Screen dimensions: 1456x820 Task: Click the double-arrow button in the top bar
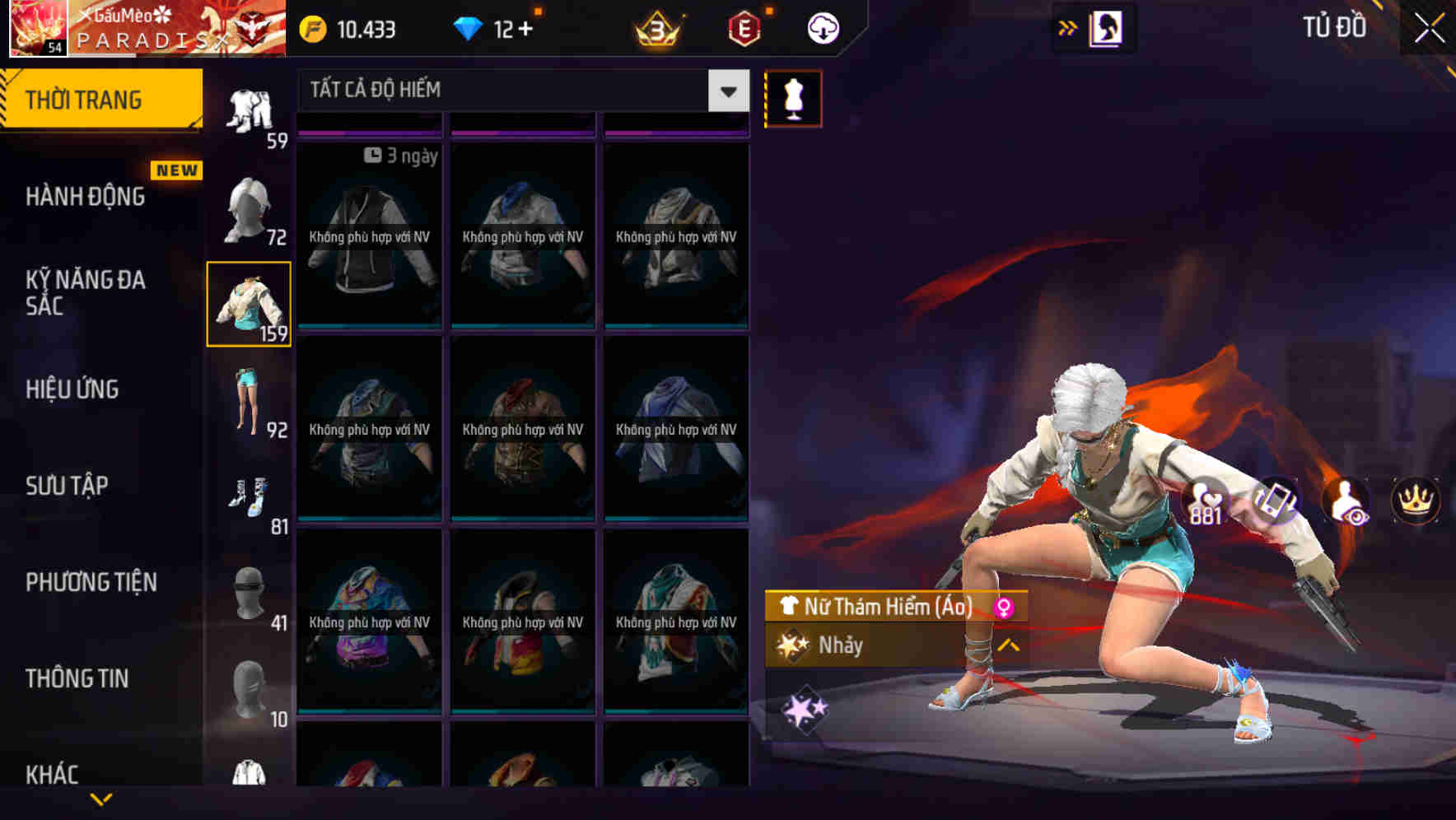tap(1066, 27)
